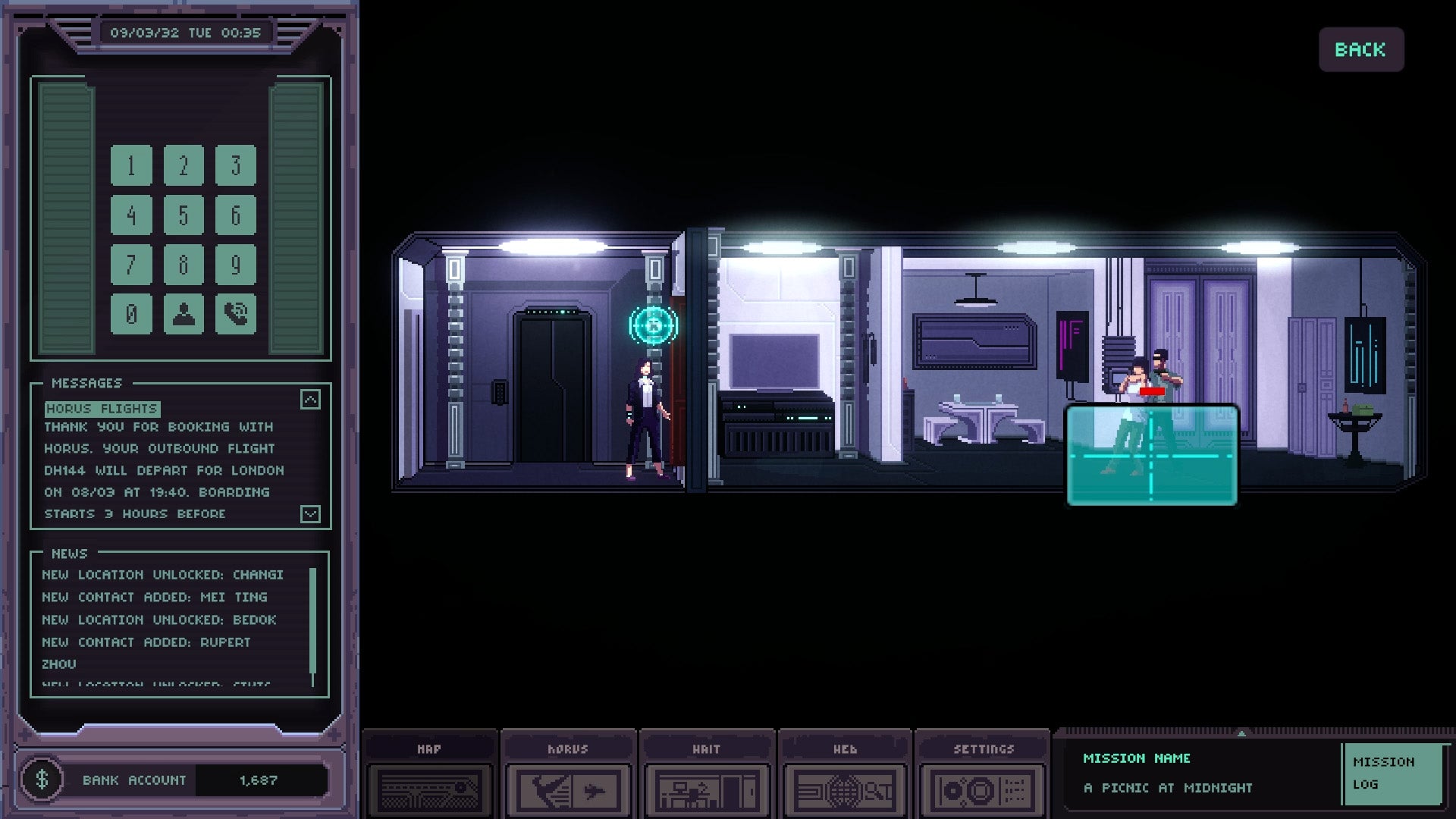Show the previous message with up arrow
This screenshot has width=1456, height=819.
coord(310,400)
